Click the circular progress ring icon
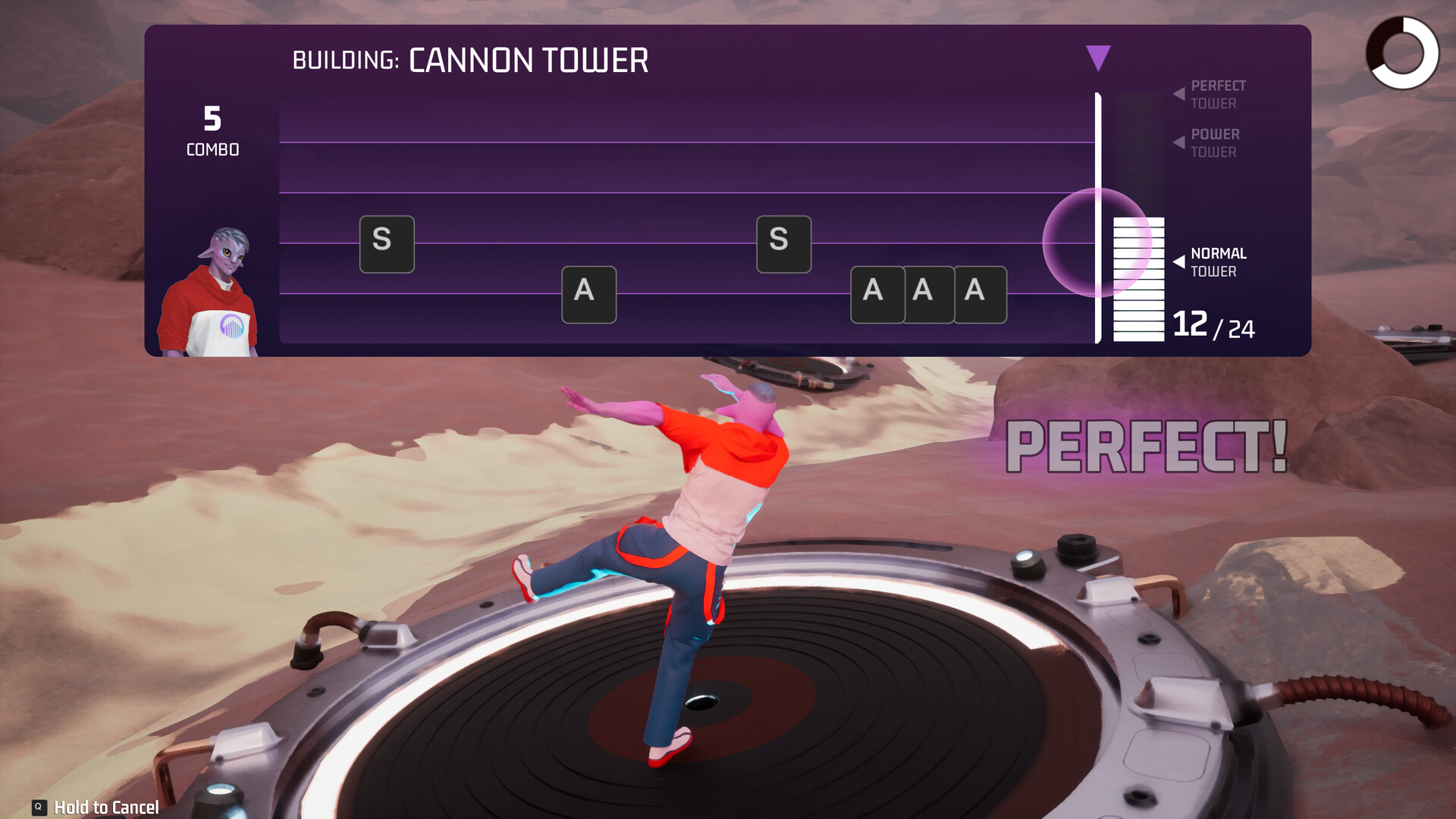 click(x=1402, y=53)
